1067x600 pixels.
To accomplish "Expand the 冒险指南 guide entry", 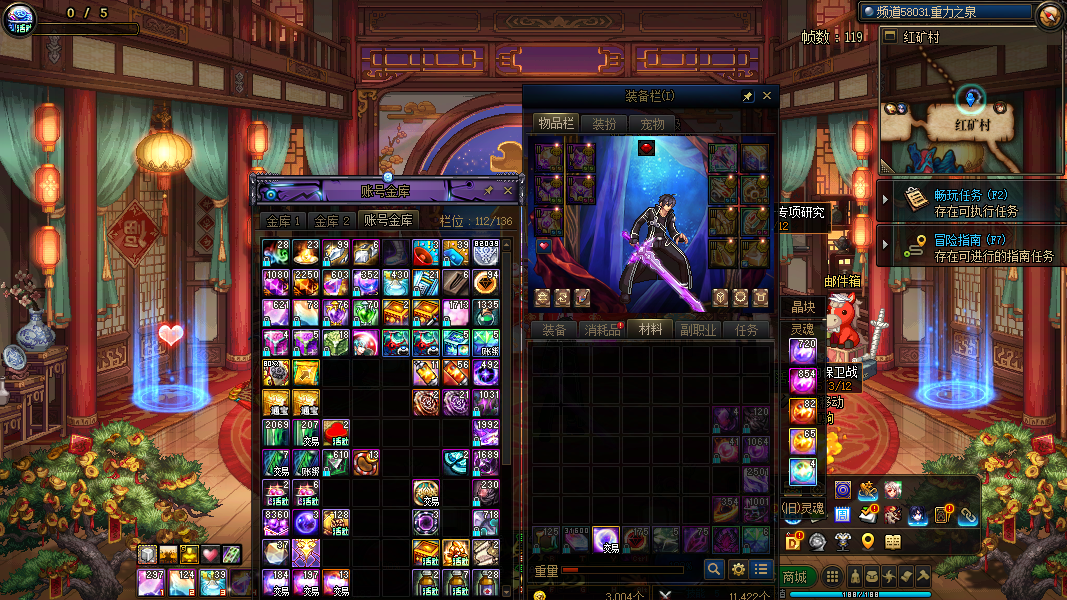I will click(x=885, y=247).
